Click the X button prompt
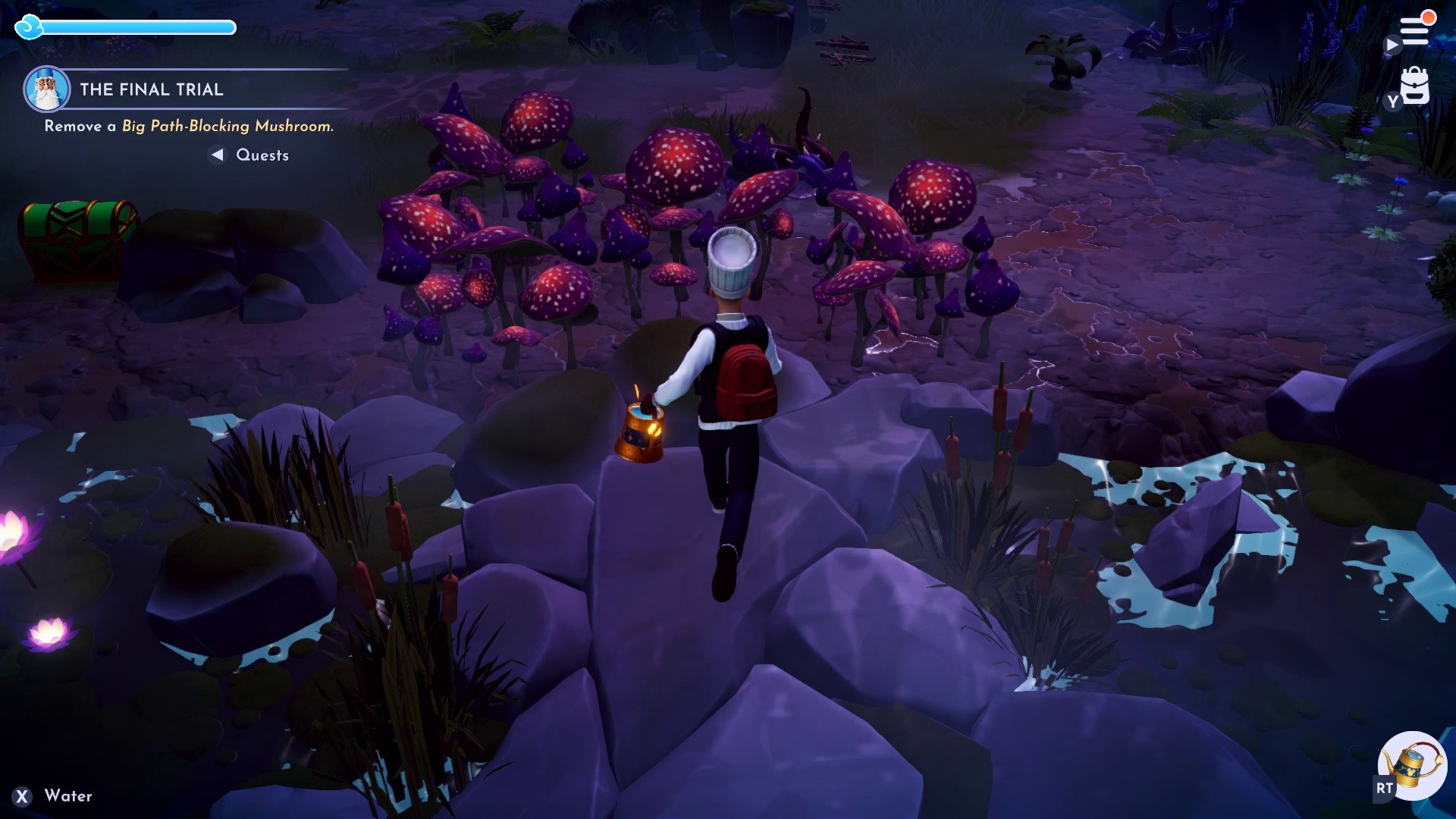 (22, 796)
